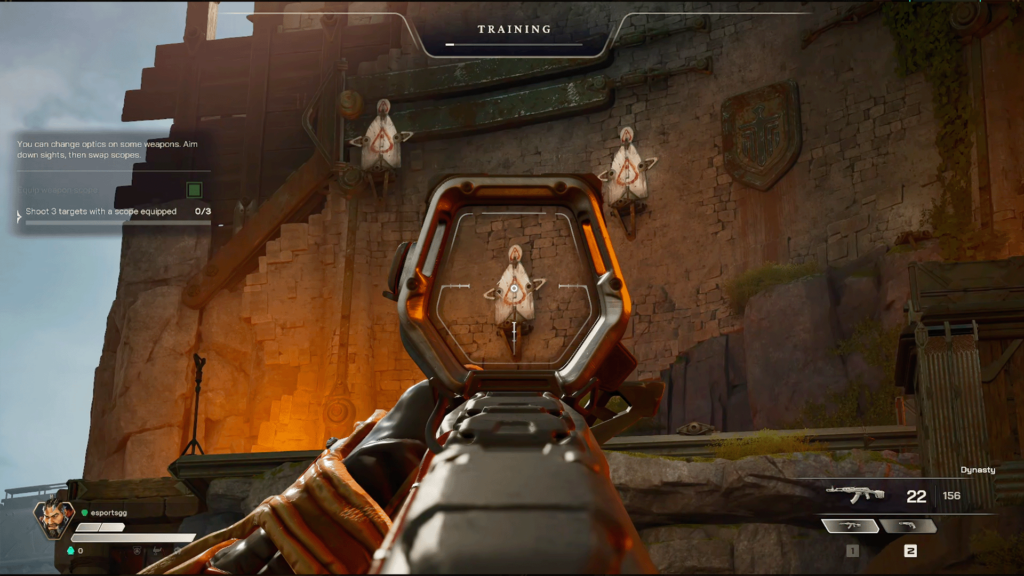Select the 'Shoot 3 targets' objective
This screenshot has height=576, width=1024.
(x=101, y=212)
